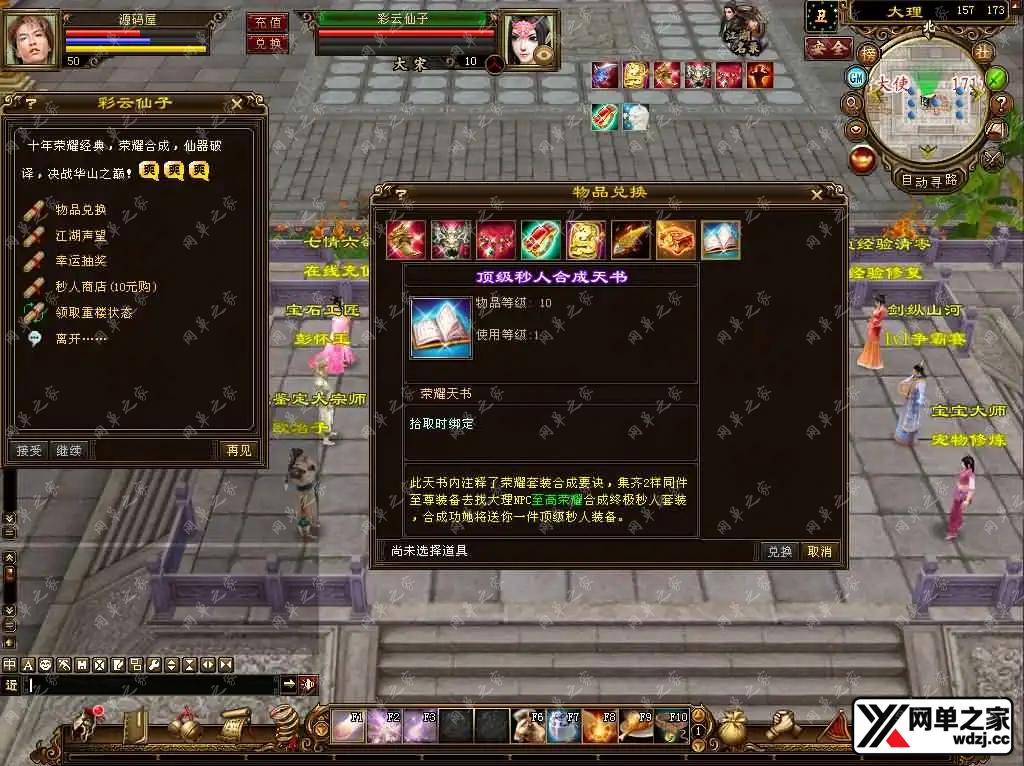Click the 继续 continue button
The image size is (1024, 766).
click(x=69, y=451)
